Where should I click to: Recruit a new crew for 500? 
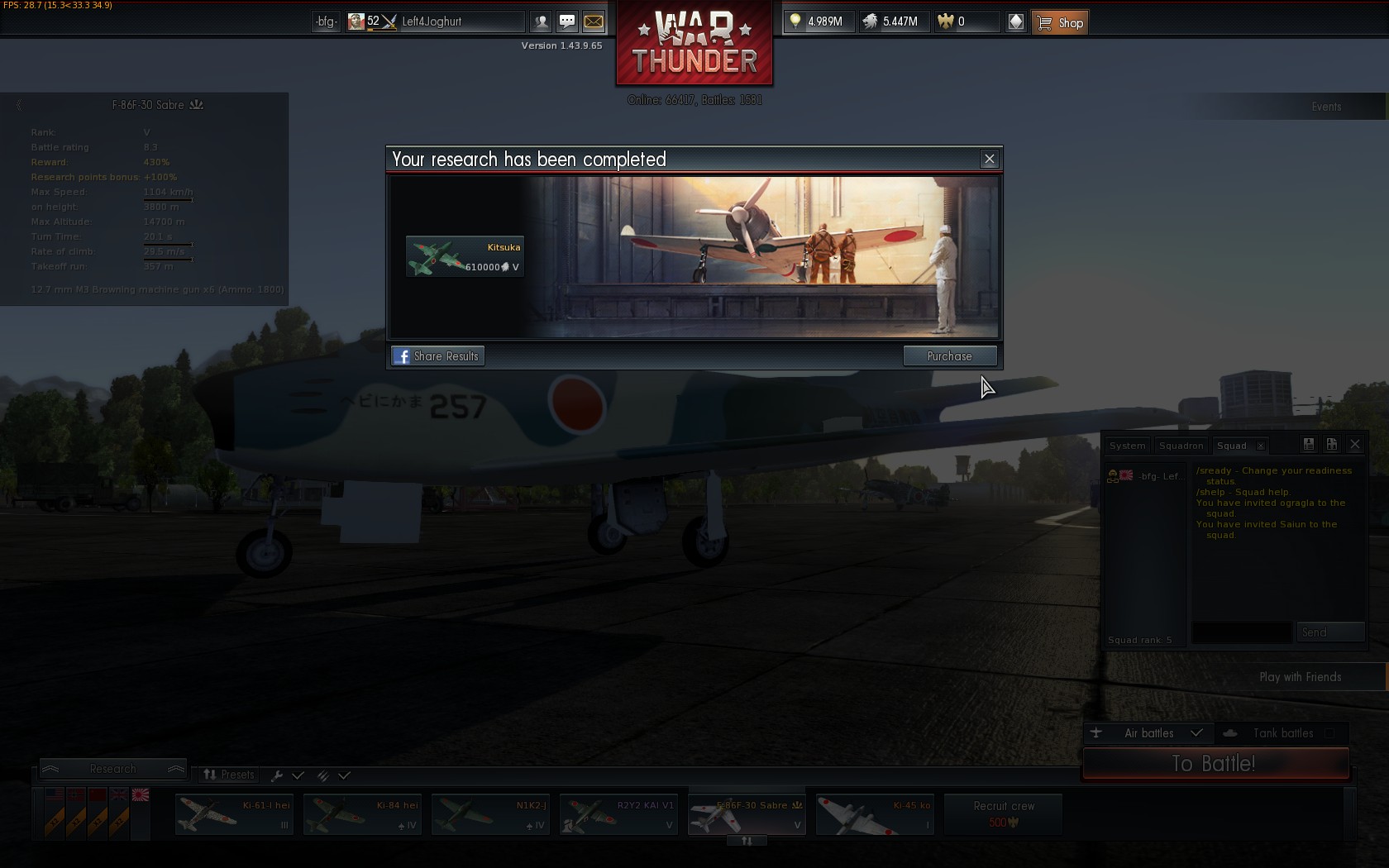coord(1003,814)
